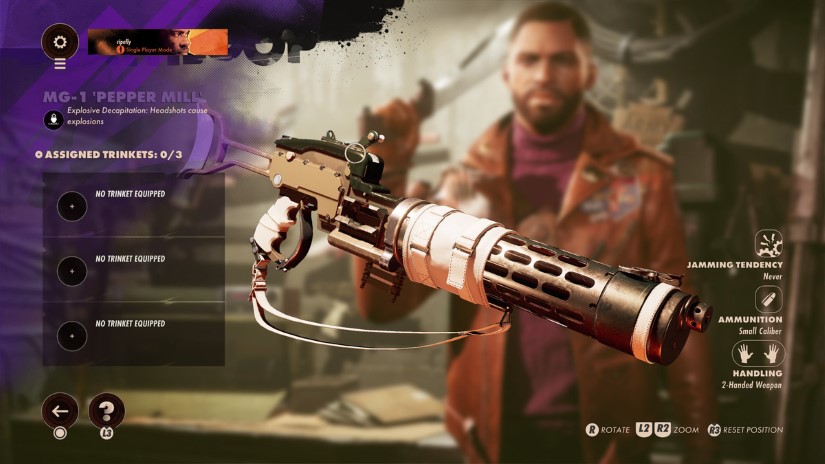Open the question mark help button
Screen dimensions: 825x464
(x=106, y=410)
